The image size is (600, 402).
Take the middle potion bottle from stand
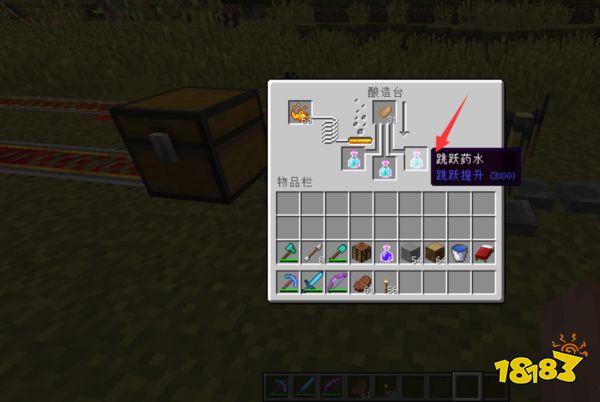[x=384, y=168]
